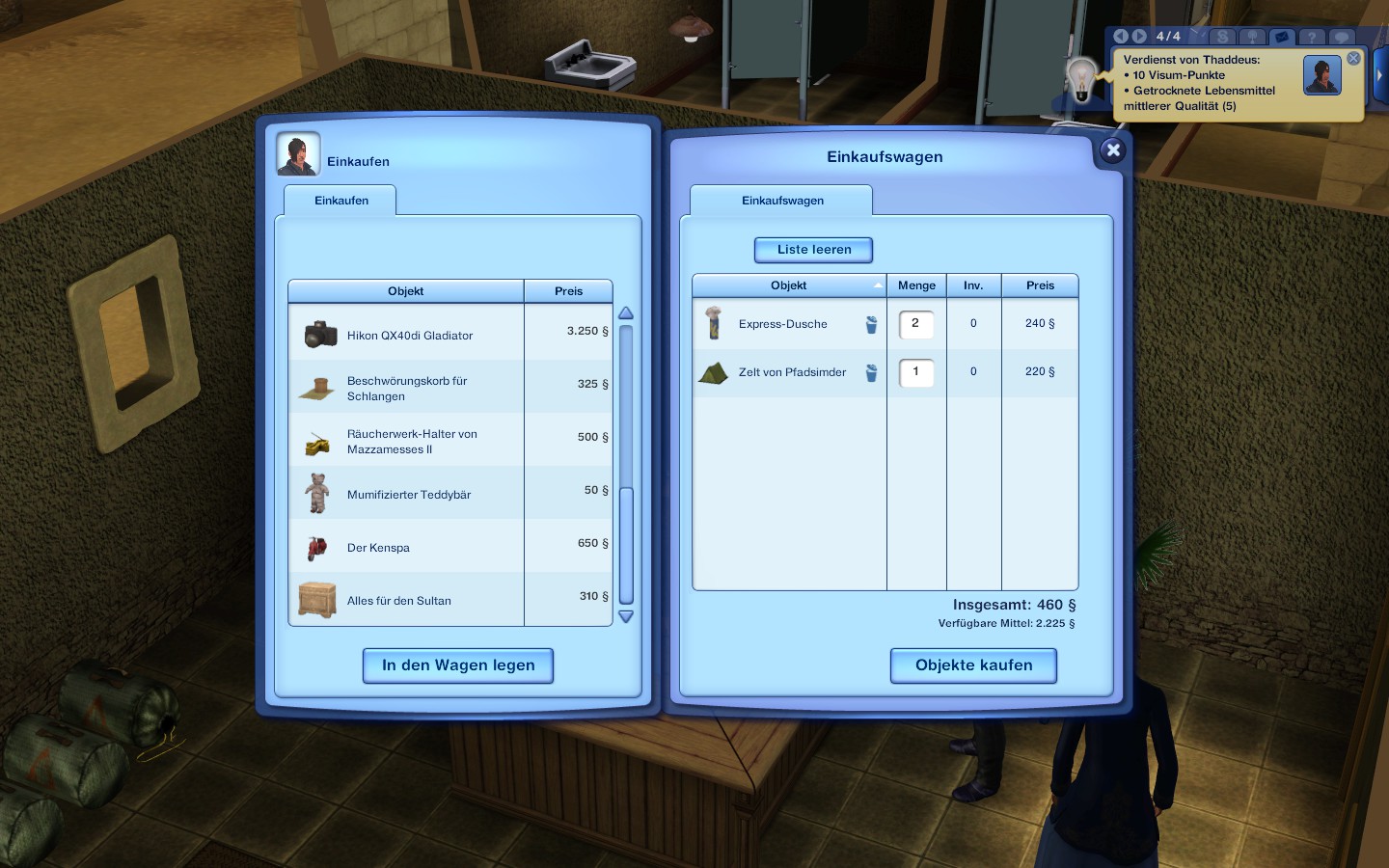Click the Mumifizierter Teddybär item icon
The height and width of the screenshot is (868, 1389).
[316, 492]
